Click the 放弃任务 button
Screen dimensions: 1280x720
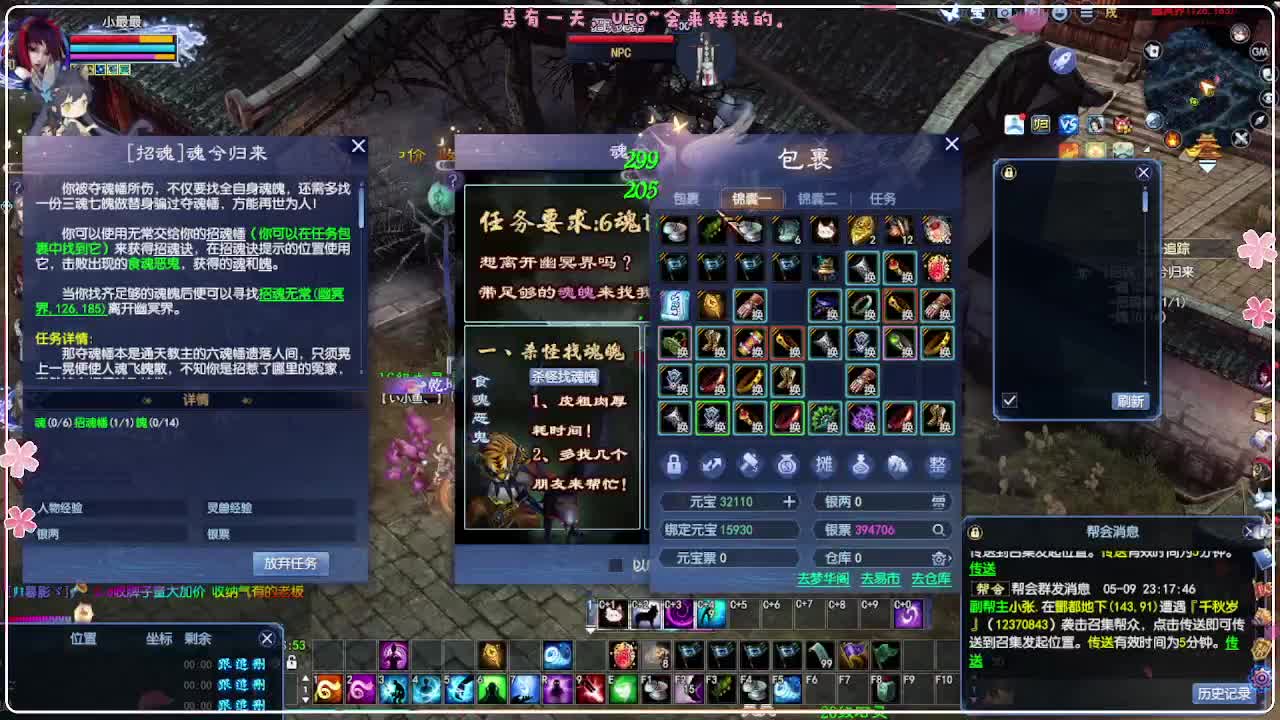291,563
